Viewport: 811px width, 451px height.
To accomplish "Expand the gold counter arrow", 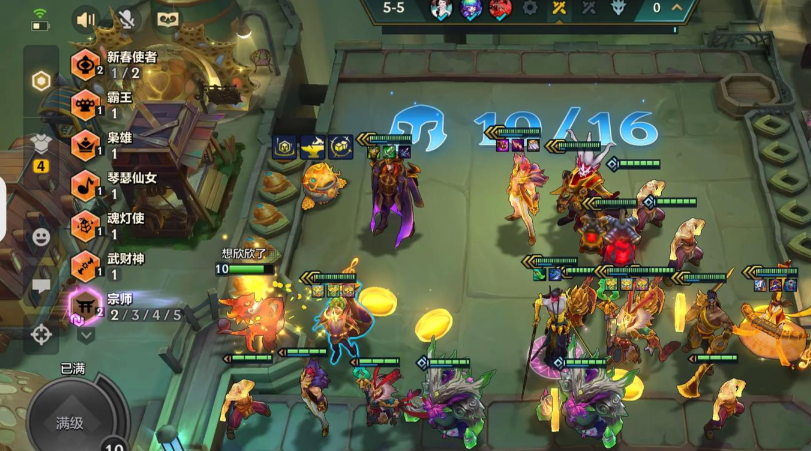I will coord(678,8).
